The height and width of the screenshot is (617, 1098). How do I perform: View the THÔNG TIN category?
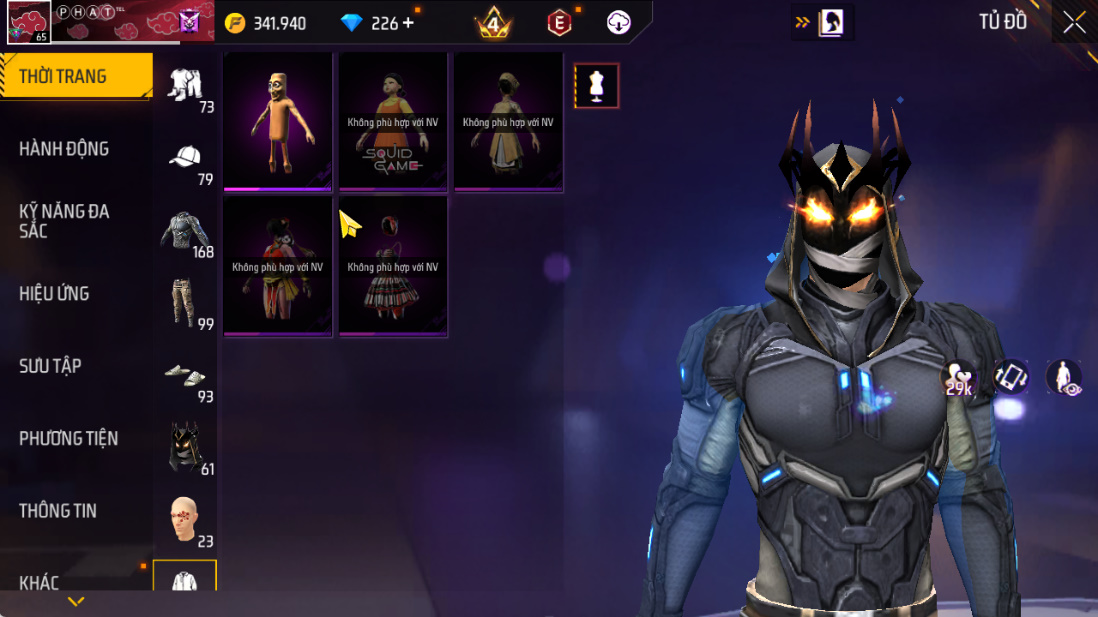click(x=58, y=511)
